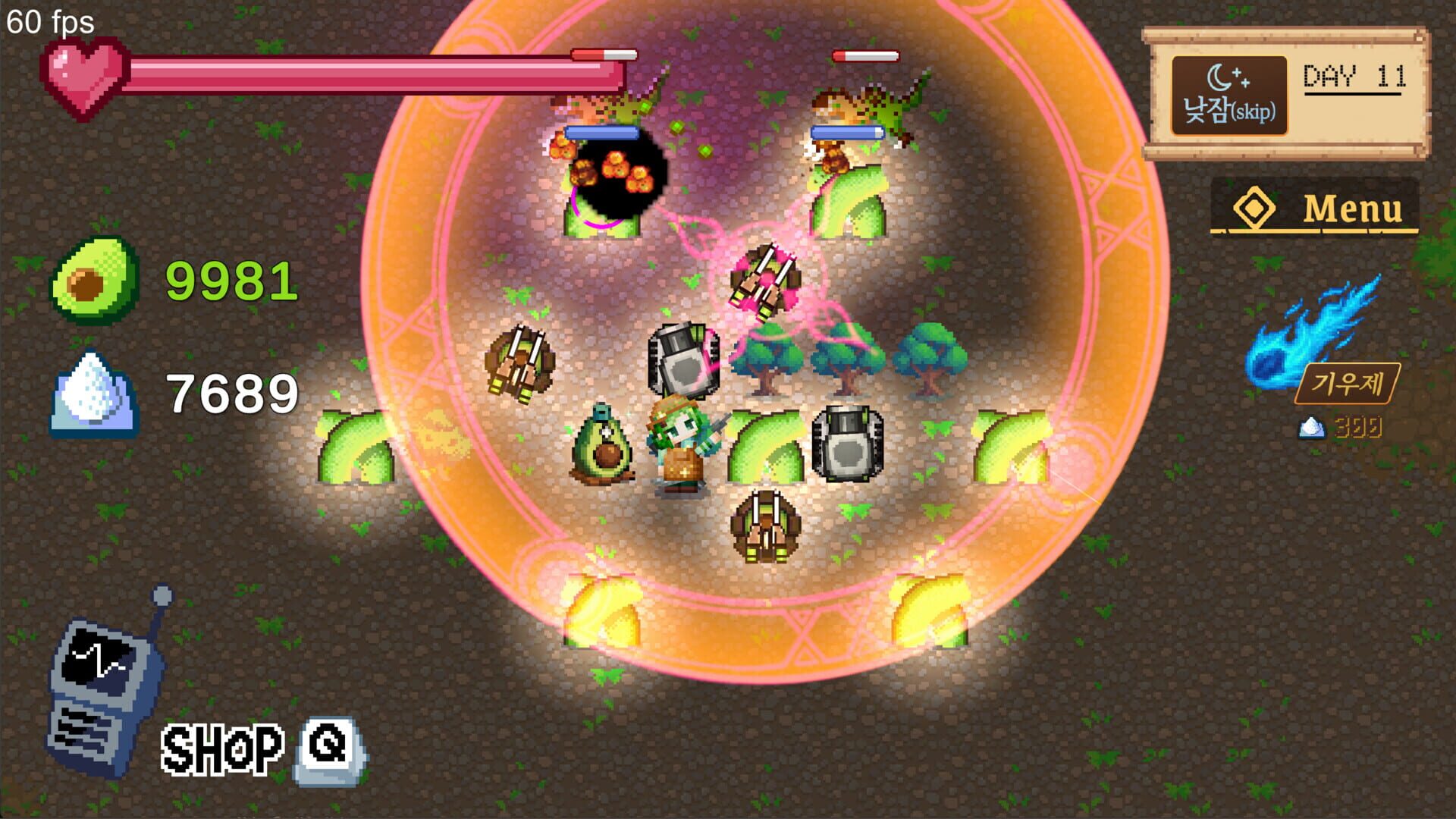Select the SHOP label

point(224,747)
